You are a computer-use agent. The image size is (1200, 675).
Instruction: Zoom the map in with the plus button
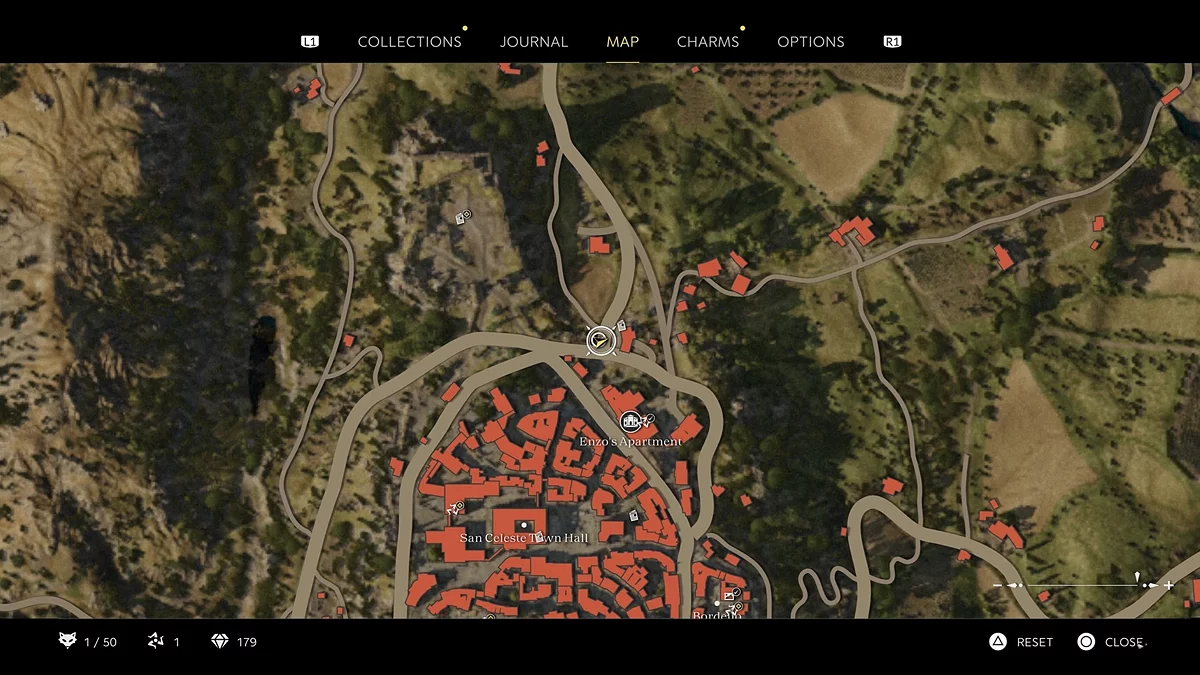tap(1169, 585)
